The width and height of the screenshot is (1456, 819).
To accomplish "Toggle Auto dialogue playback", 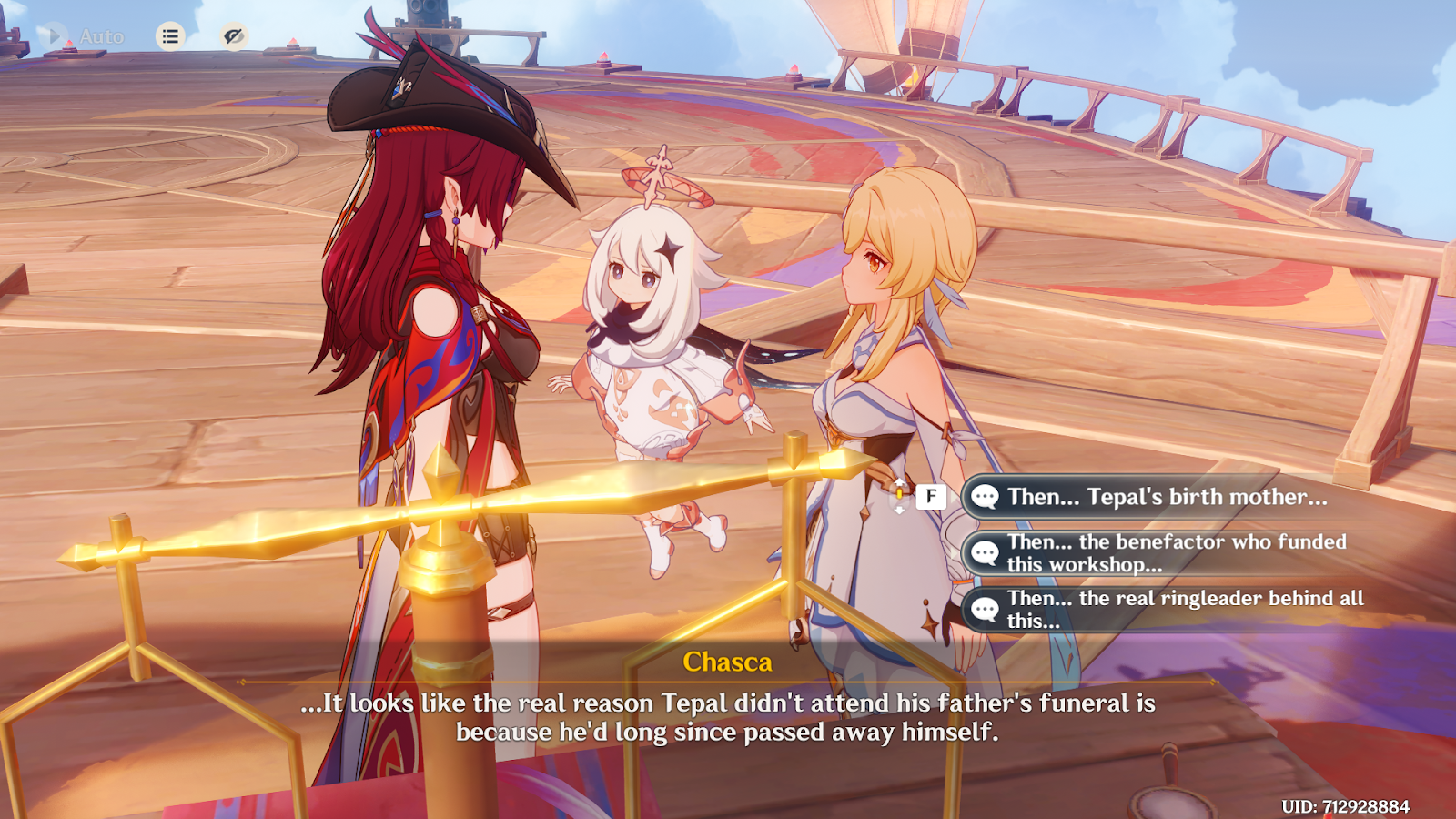I will pos(80,36).
